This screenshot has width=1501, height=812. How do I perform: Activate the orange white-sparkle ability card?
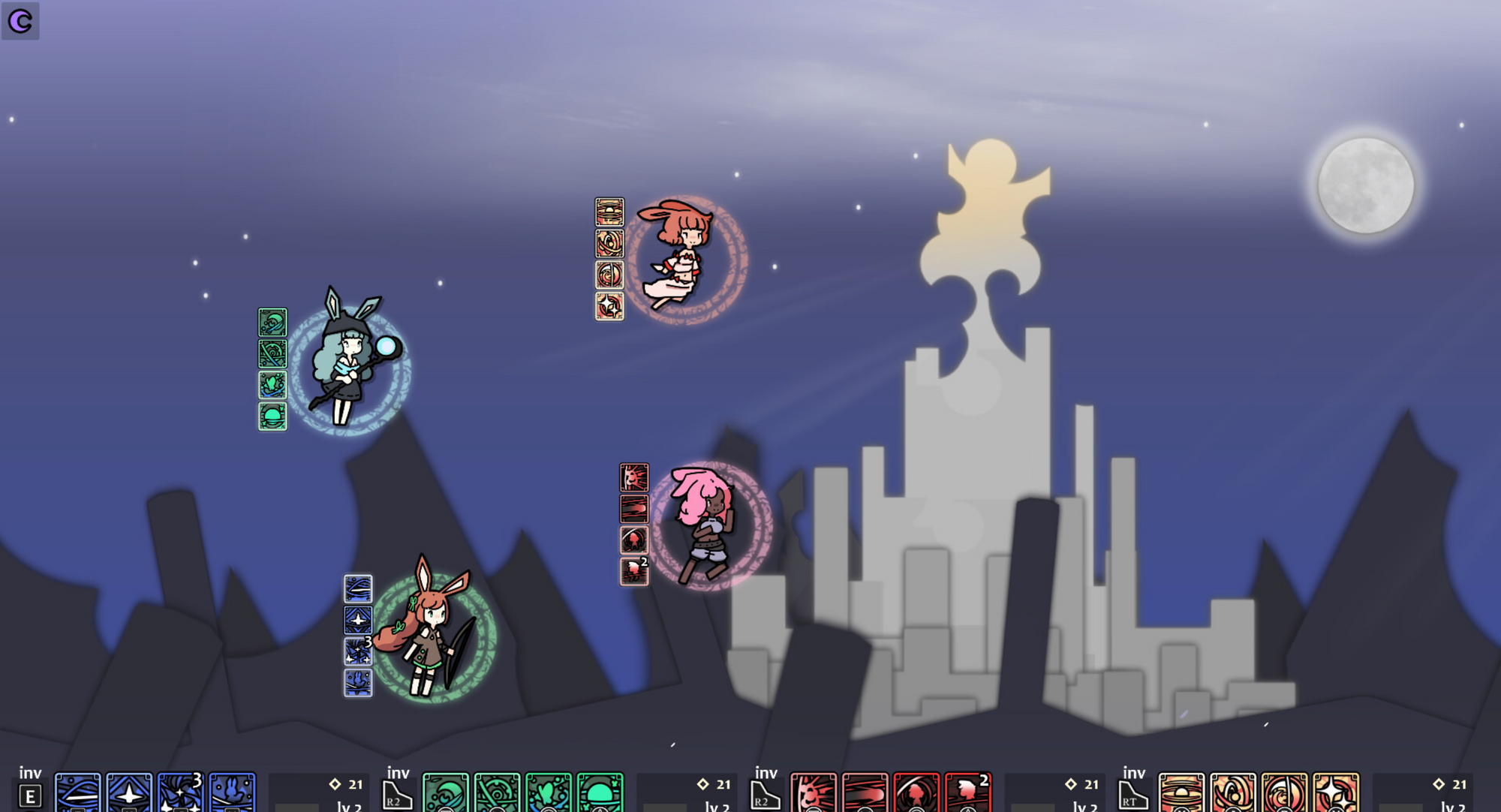[x=1336, y=793]
